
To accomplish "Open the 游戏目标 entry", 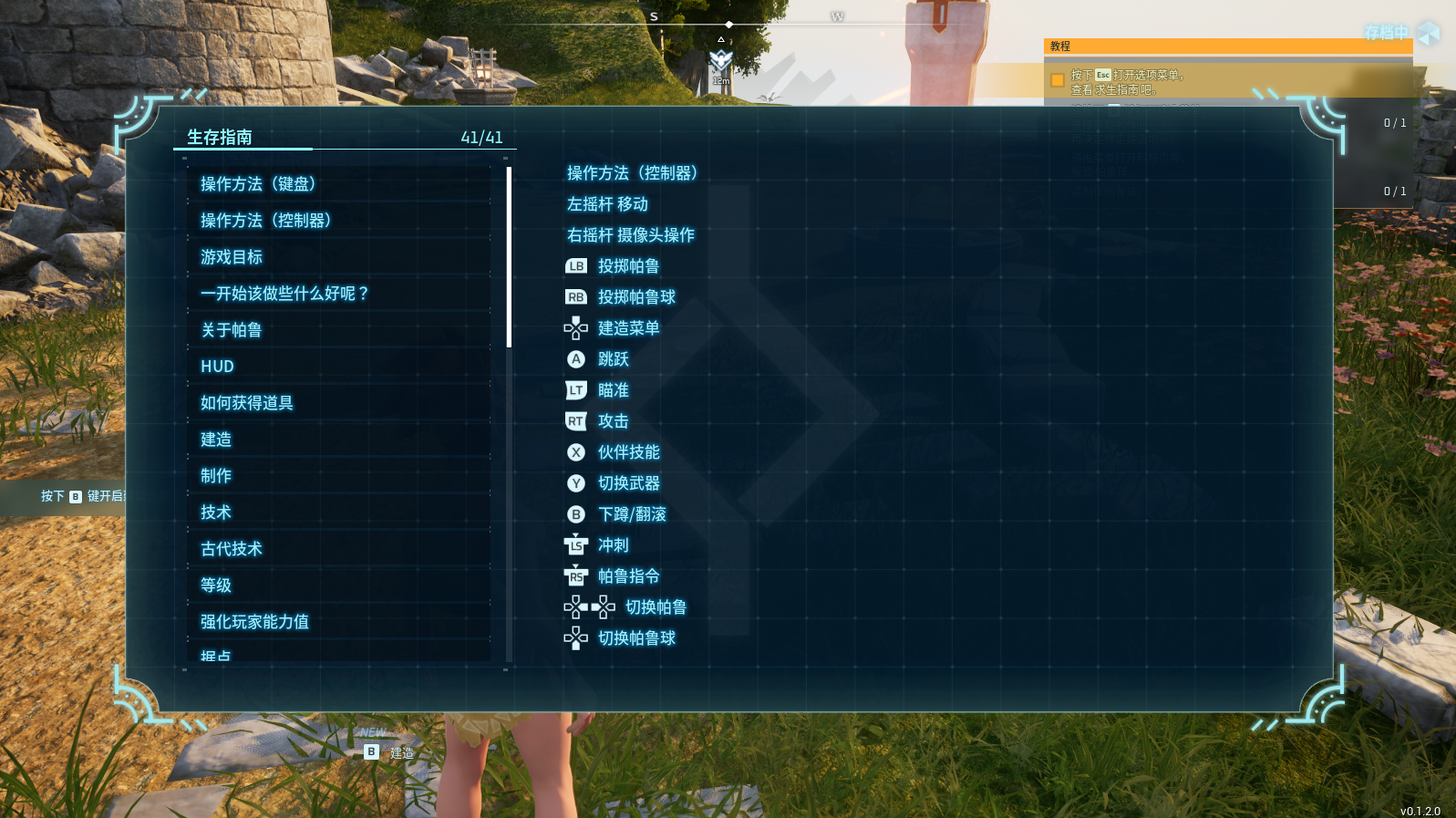I will 232,257.
